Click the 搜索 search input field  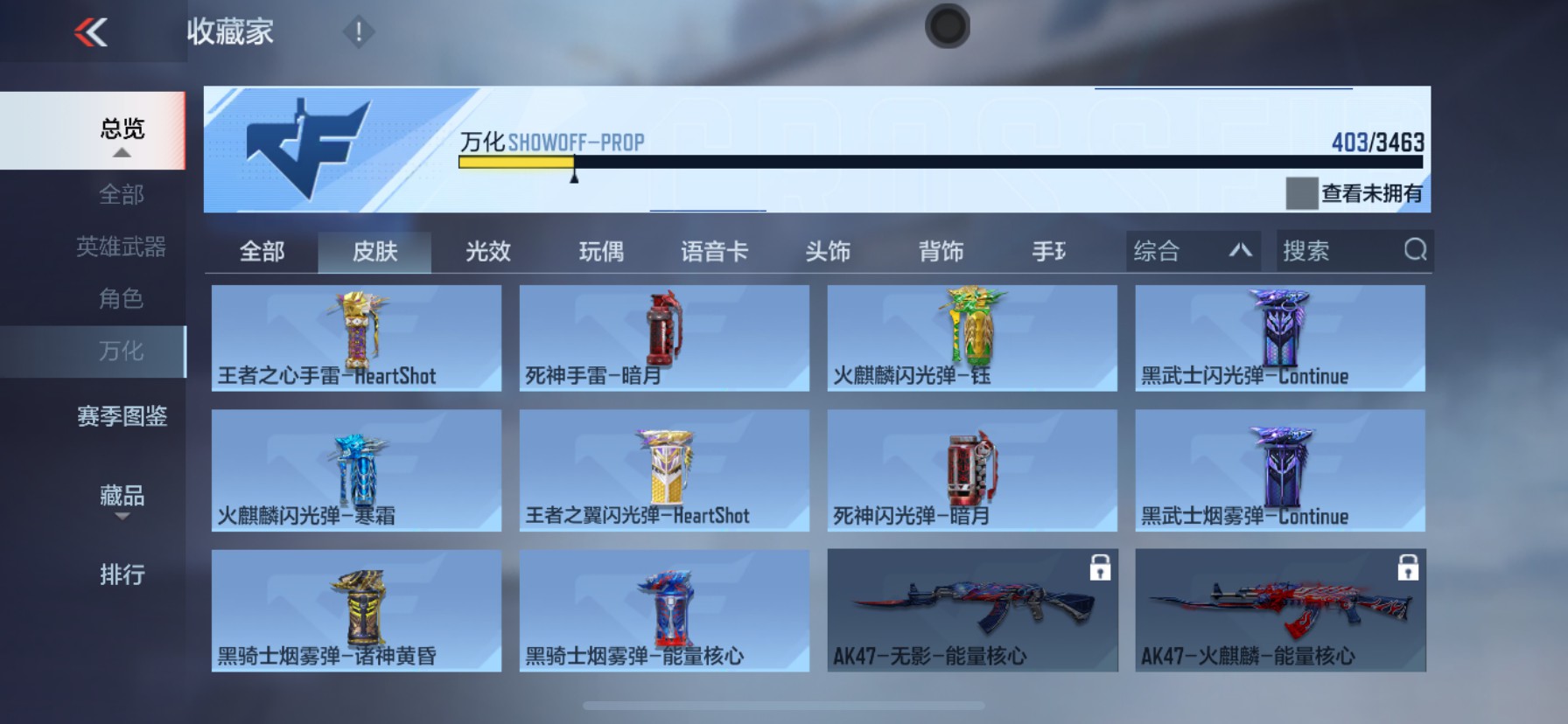point(1330,251)
